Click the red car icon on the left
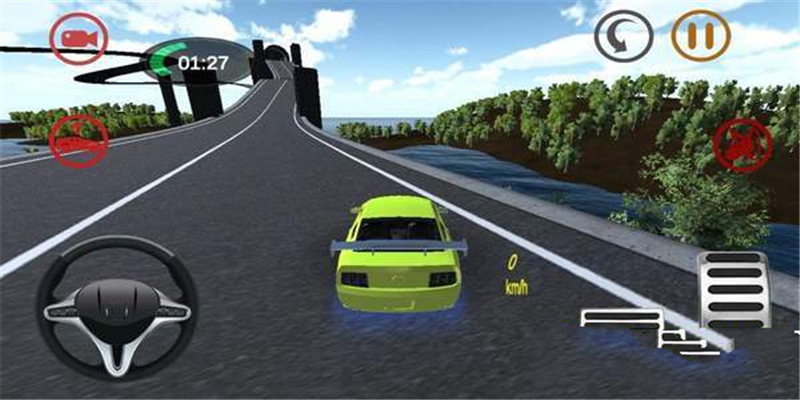The height and width of the screenshot is (400, 800). pyautogui.click(x=79, y=142)
